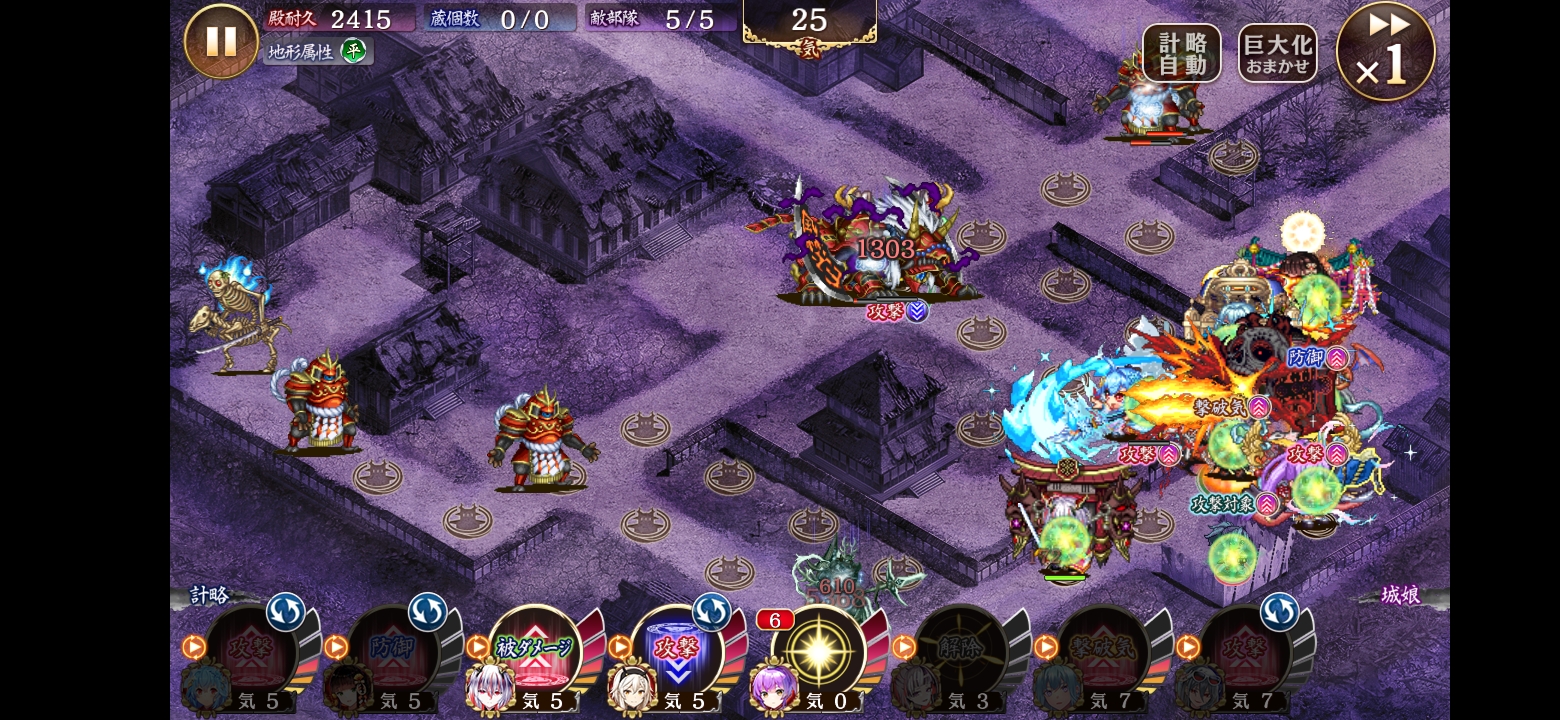
Task: Switch to the 城娘 panel
Action: pyautogui.click(x=1399, y=596)
